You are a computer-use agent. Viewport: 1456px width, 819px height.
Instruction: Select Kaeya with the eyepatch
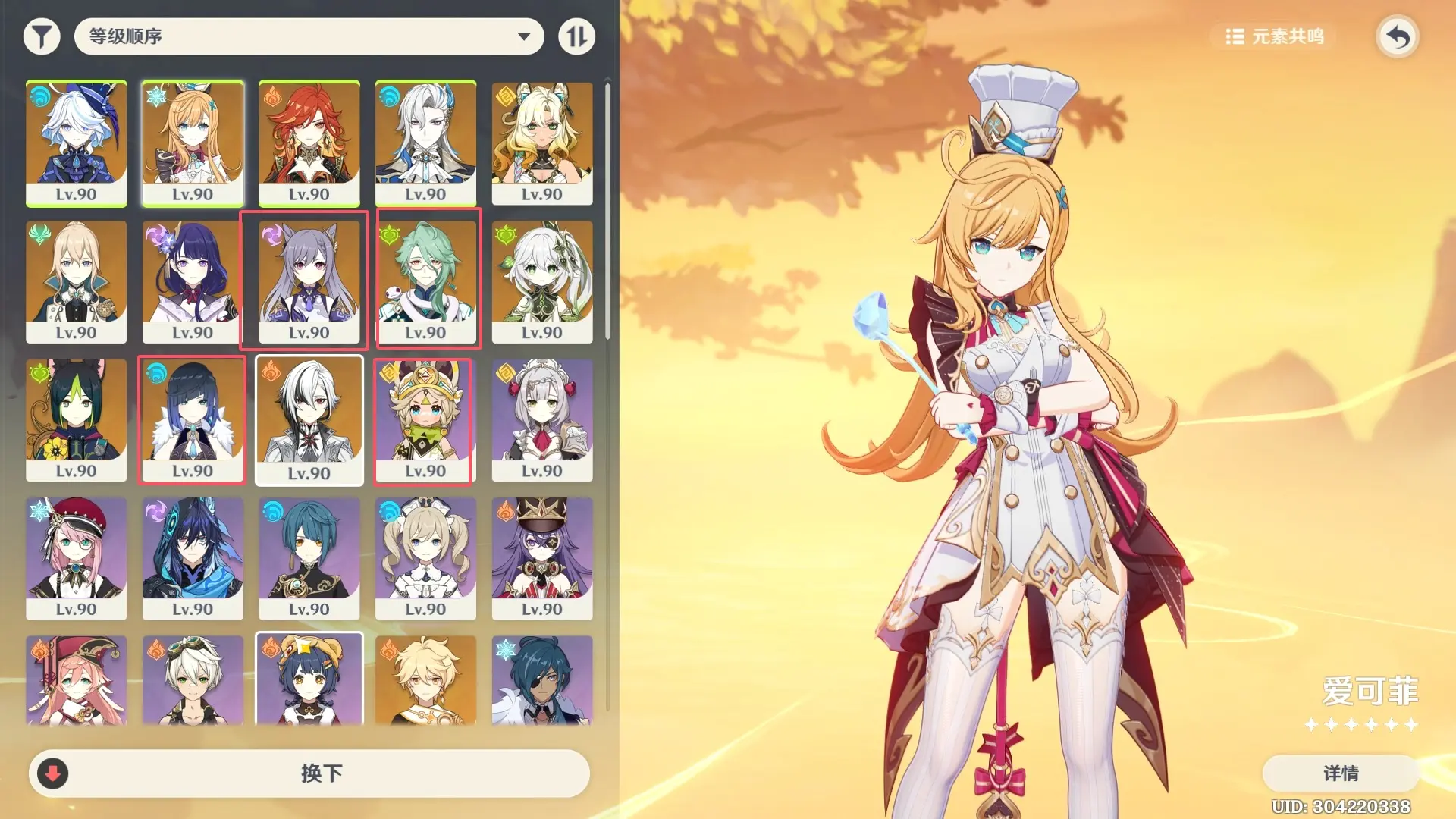pos(541,680)
